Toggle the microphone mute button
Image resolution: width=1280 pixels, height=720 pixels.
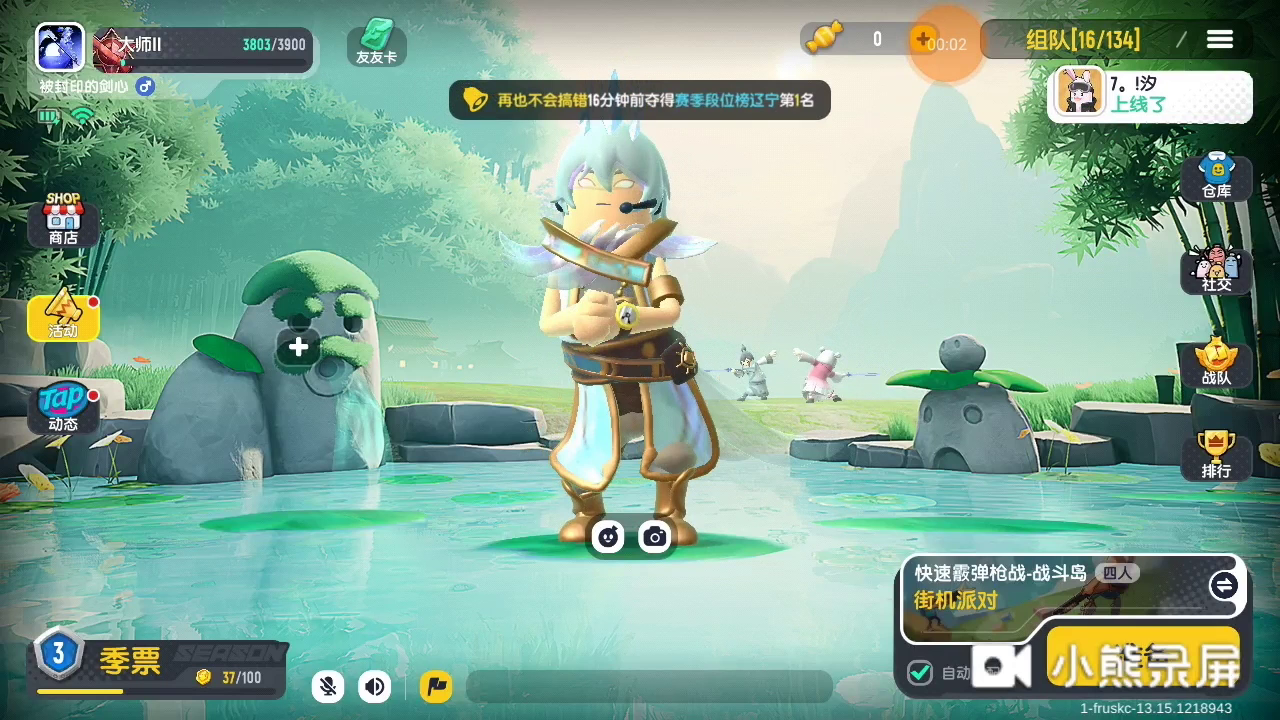(327, 686)
